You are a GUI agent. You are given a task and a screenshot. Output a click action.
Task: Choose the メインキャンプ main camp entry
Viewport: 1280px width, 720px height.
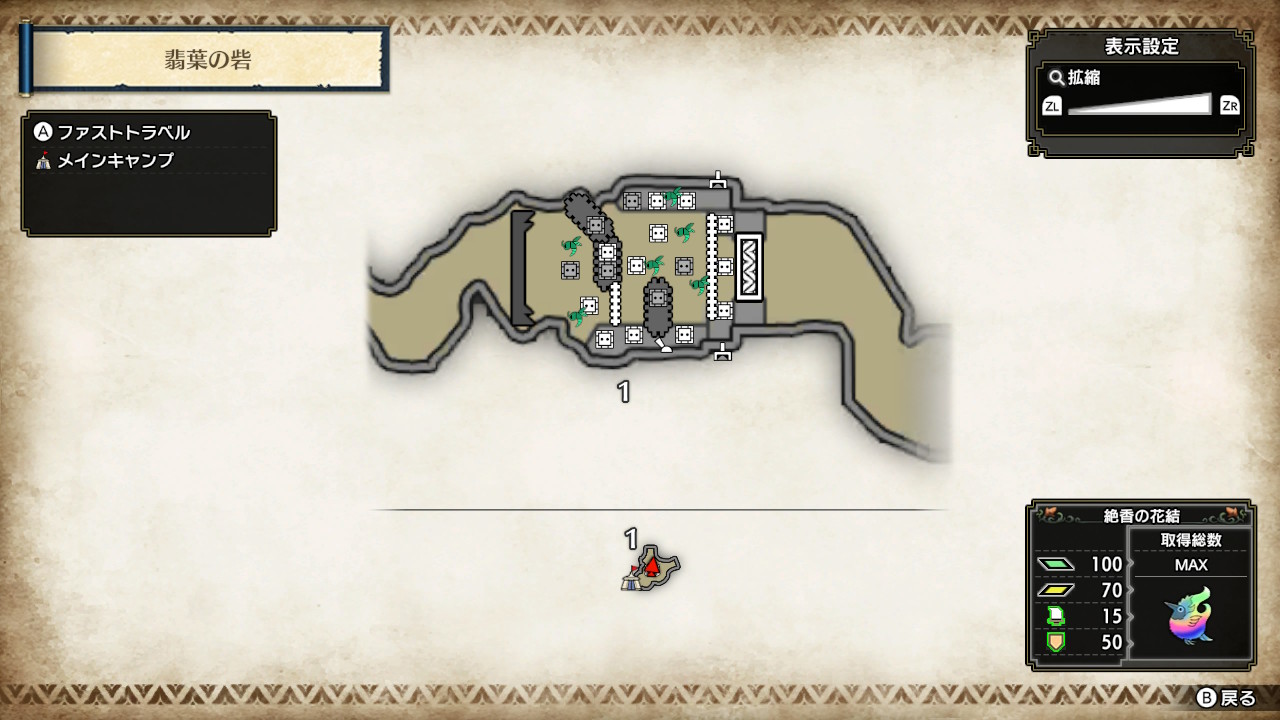[114, 160]
